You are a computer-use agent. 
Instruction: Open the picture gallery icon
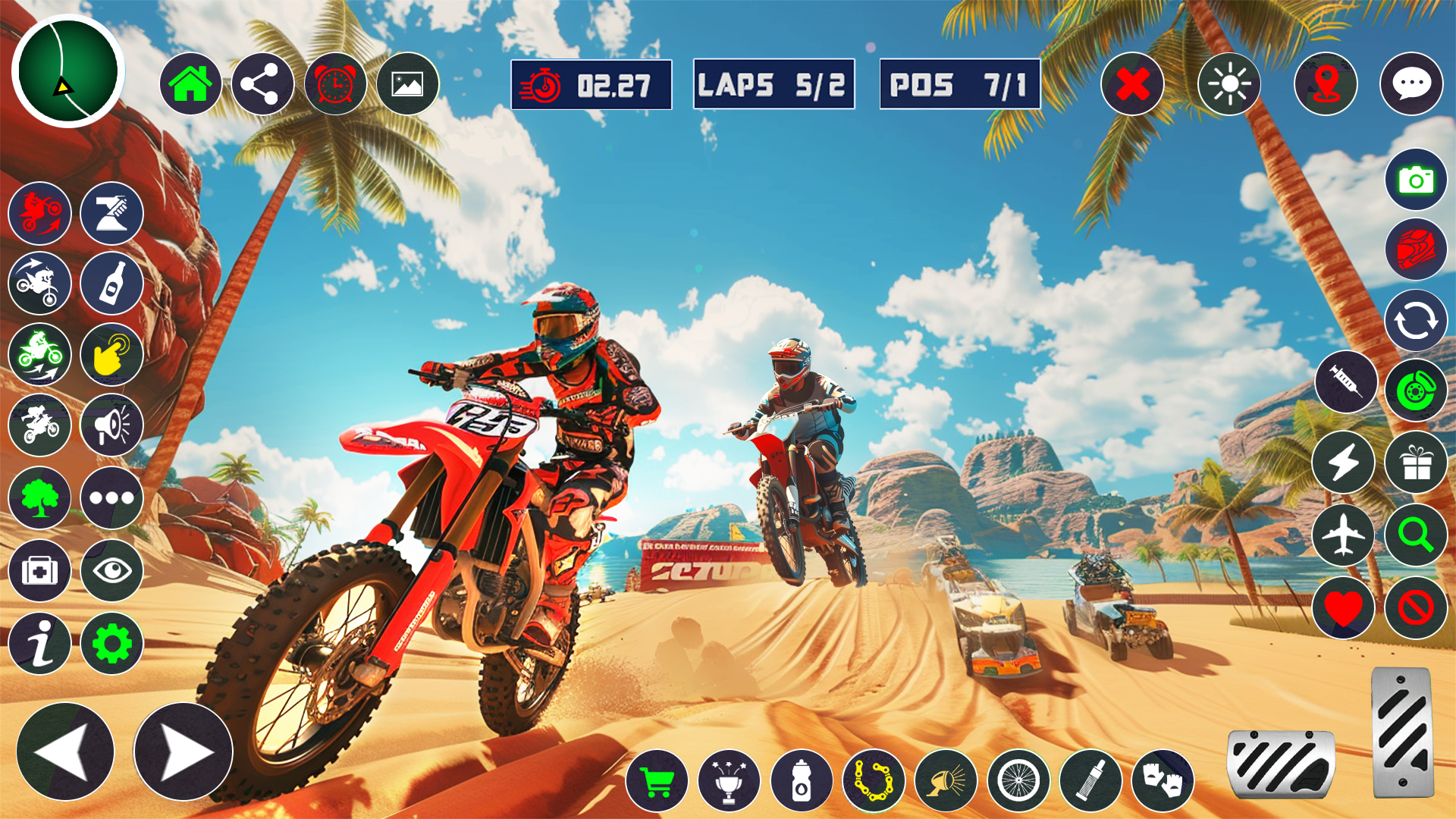pos(408,83)
